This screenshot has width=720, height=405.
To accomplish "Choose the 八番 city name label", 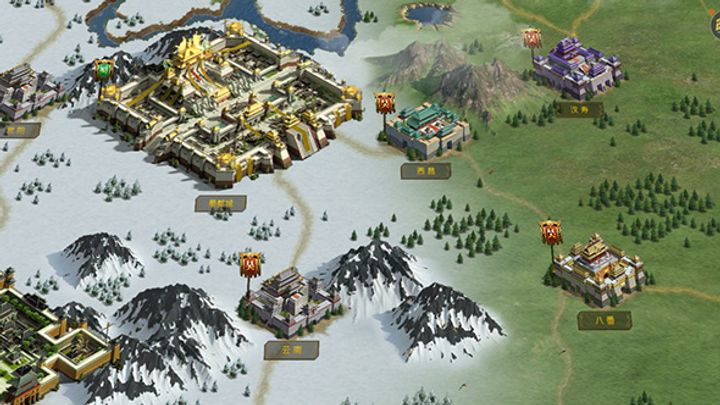I will pos(604,321).
